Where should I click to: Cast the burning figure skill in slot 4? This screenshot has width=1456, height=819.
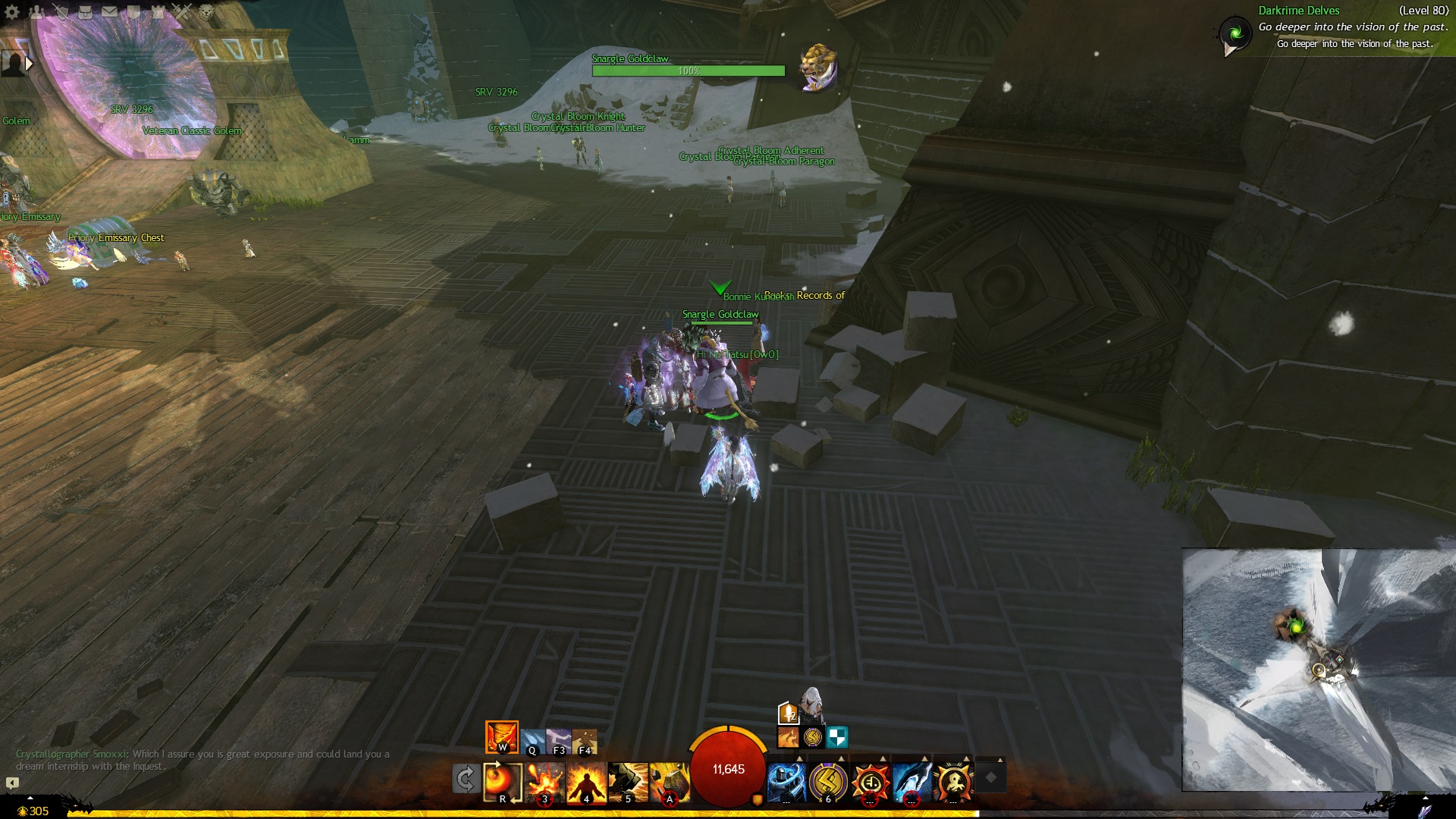[586, 781]
